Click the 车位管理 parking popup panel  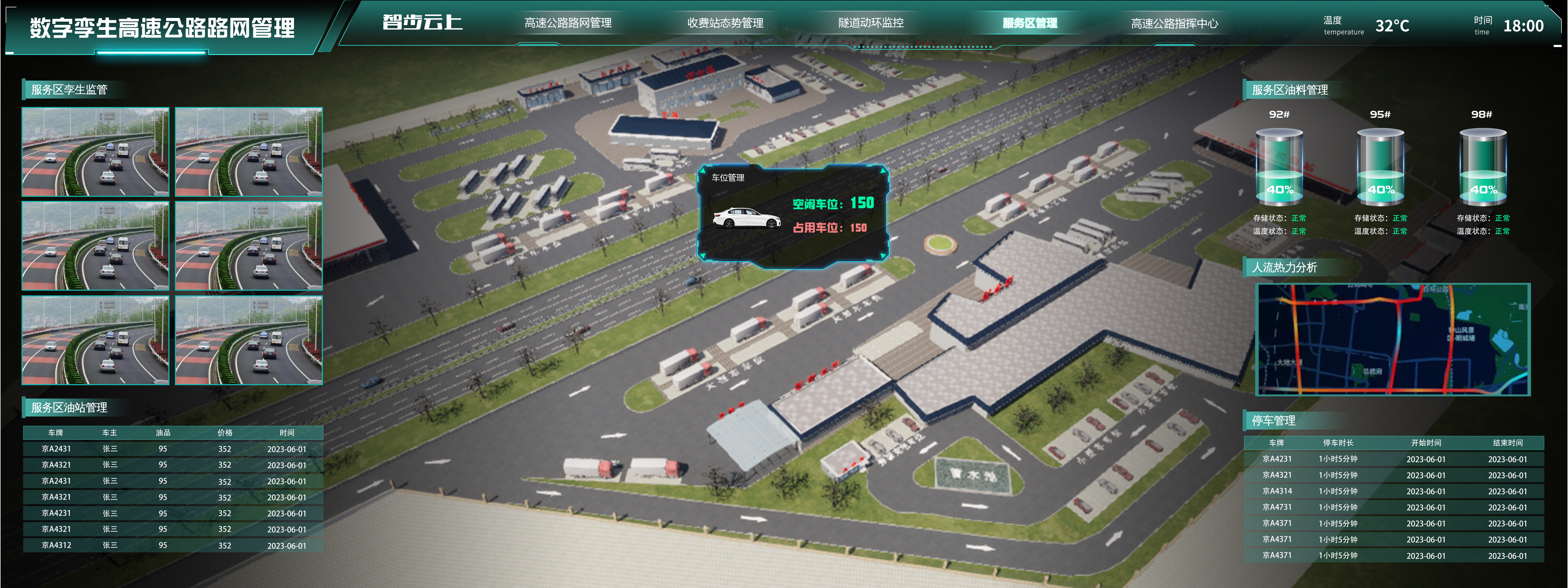(792, 216)
